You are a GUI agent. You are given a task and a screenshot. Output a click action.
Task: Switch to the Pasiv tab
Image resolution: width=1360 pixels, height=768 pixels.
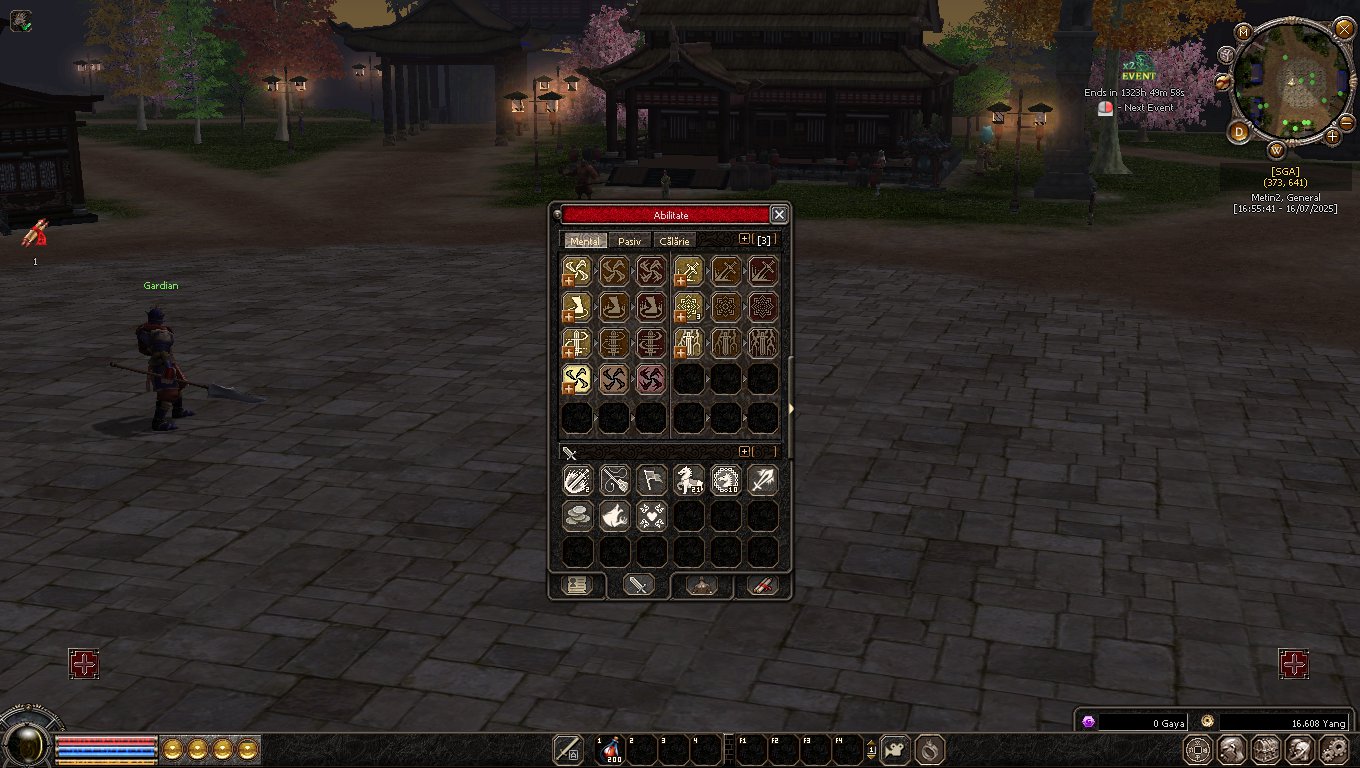pos(629,241)
